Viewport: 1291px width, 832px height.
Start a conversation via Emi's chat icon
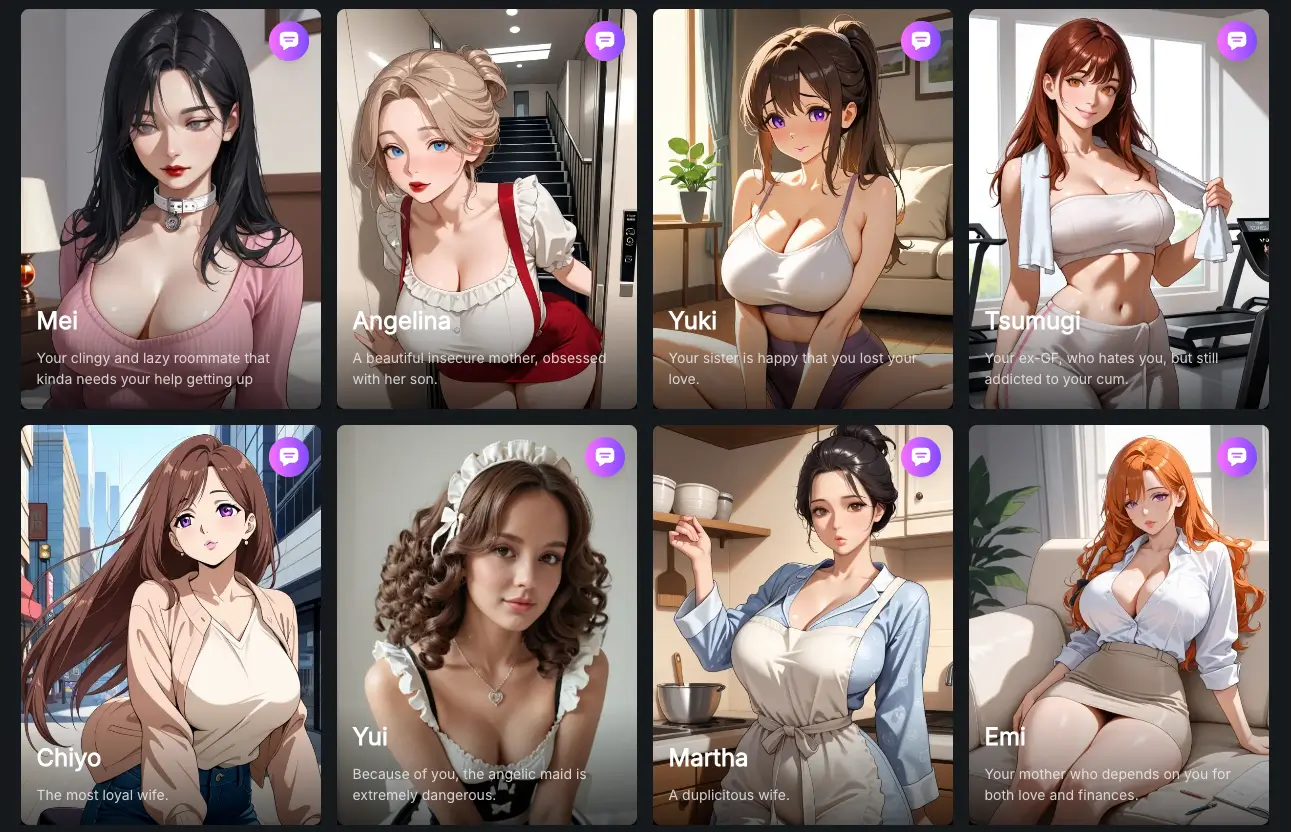click(1237, 457)
